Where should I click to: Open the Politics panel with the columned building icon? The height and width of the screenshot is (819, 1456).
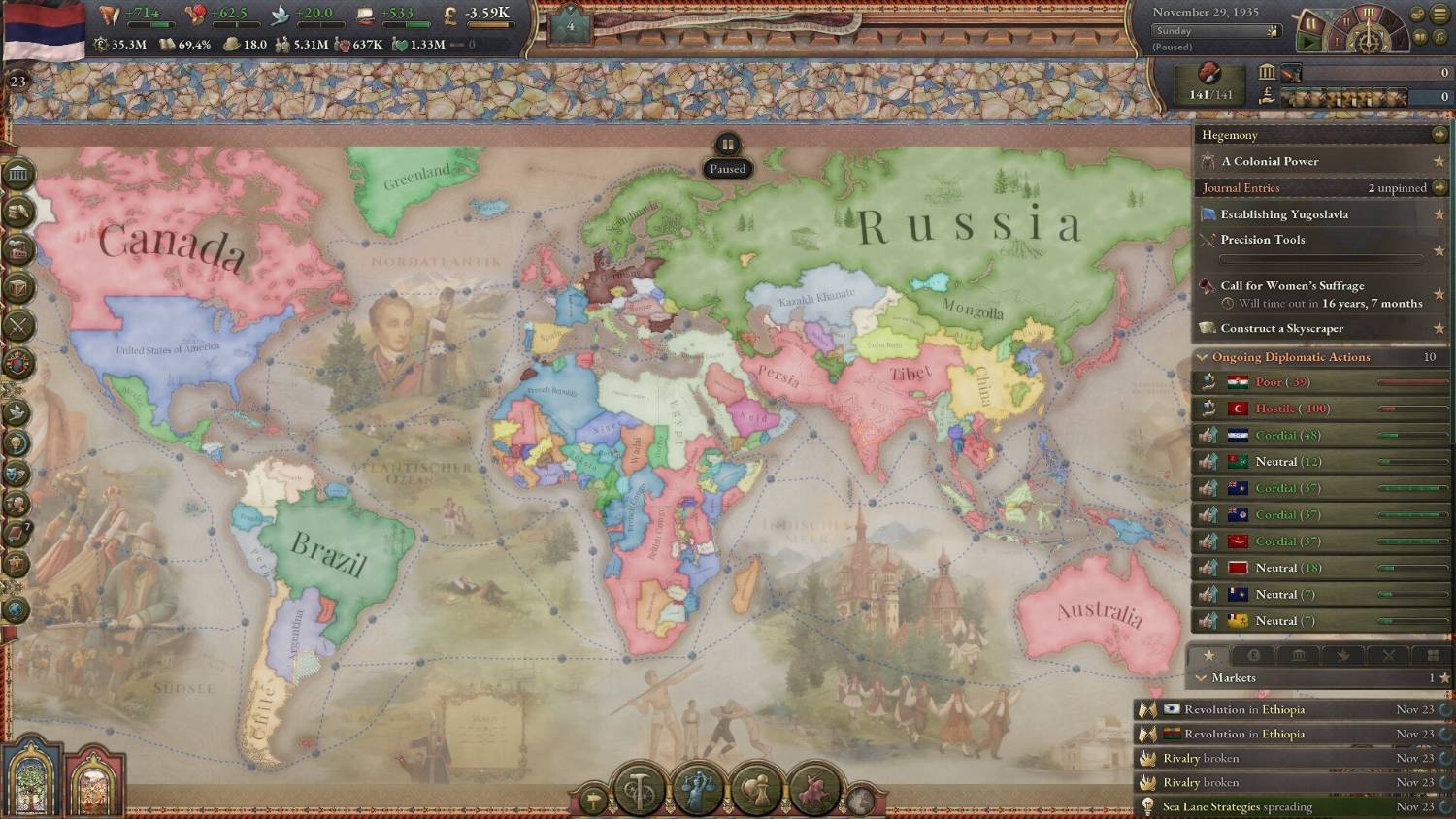point(18,175)
